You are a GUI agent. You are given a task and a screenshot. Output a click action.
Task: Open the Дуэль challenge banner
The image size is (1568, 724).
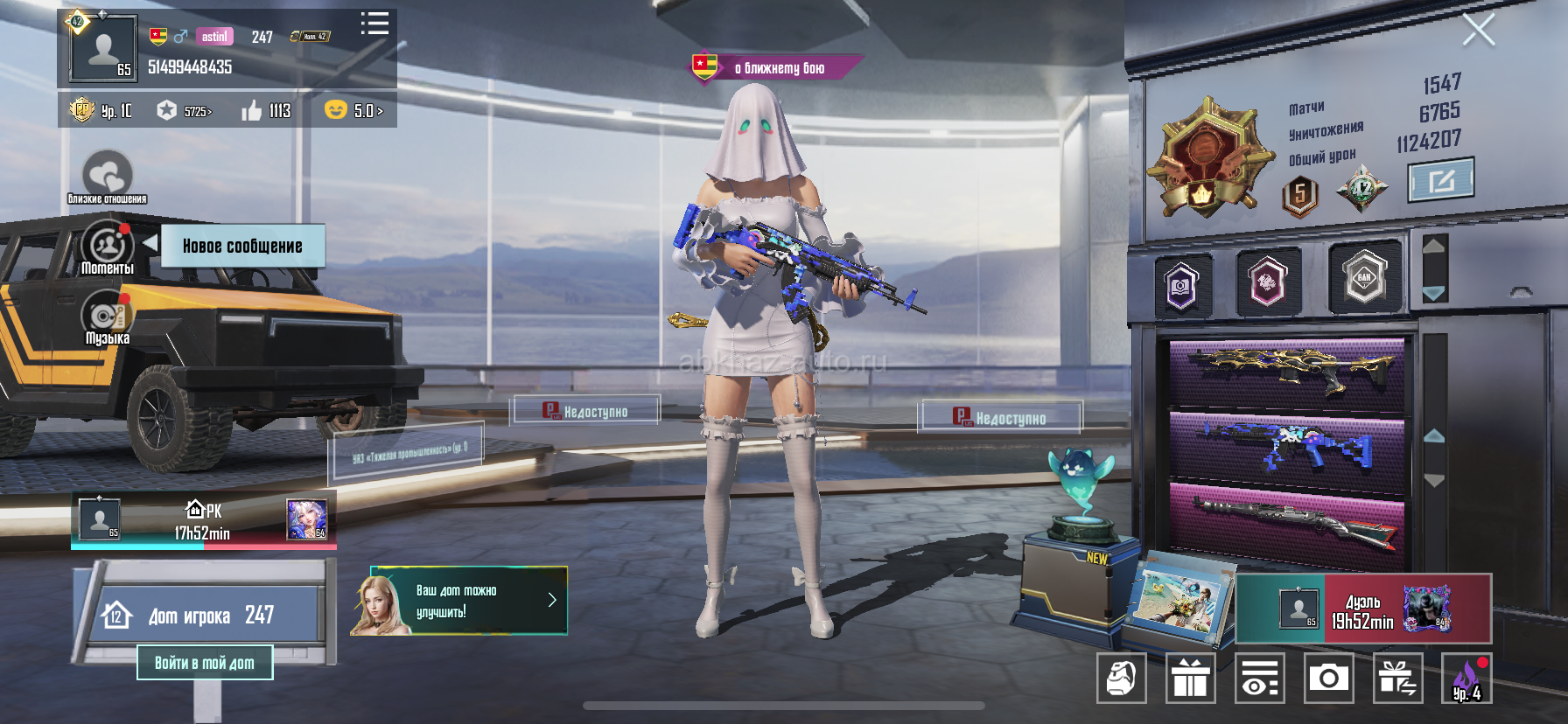[1363, 609]
